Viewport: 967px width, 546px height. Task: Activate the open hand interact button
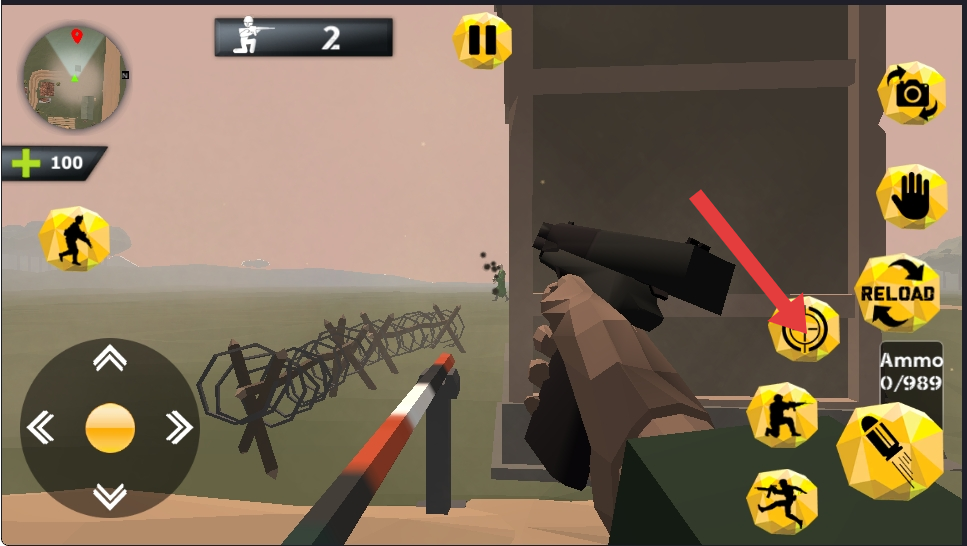point(911,196)
